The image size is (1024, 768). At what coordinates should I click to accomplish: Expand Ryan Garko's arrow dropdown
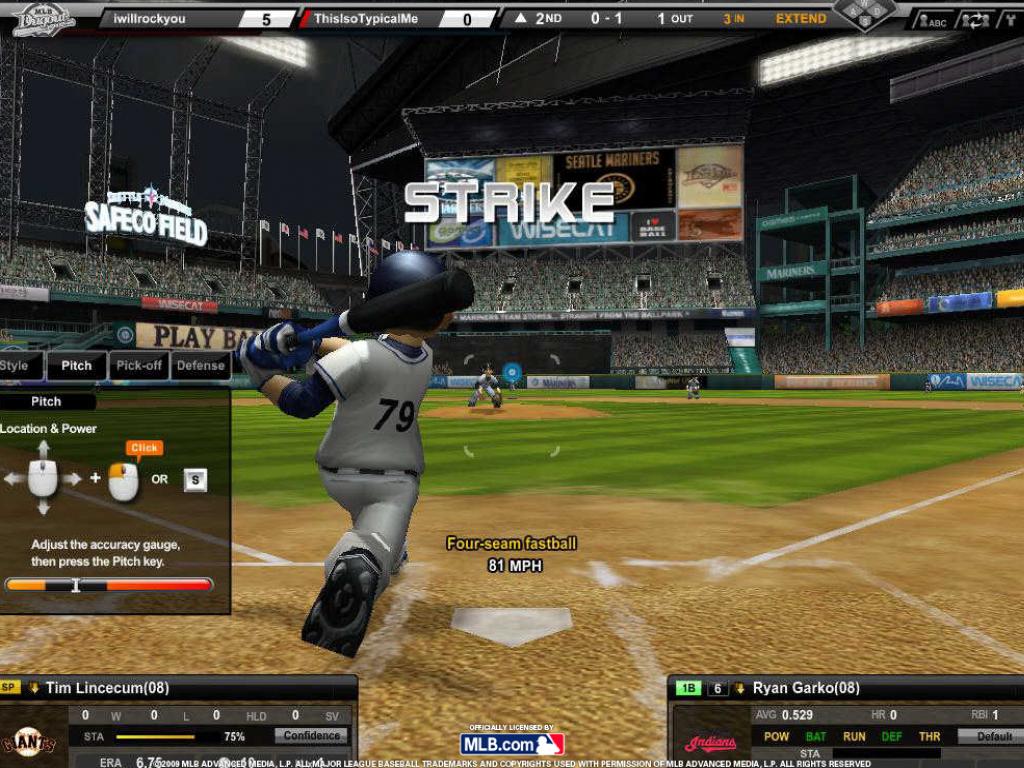pyautogui.click(x=740, y=688)
